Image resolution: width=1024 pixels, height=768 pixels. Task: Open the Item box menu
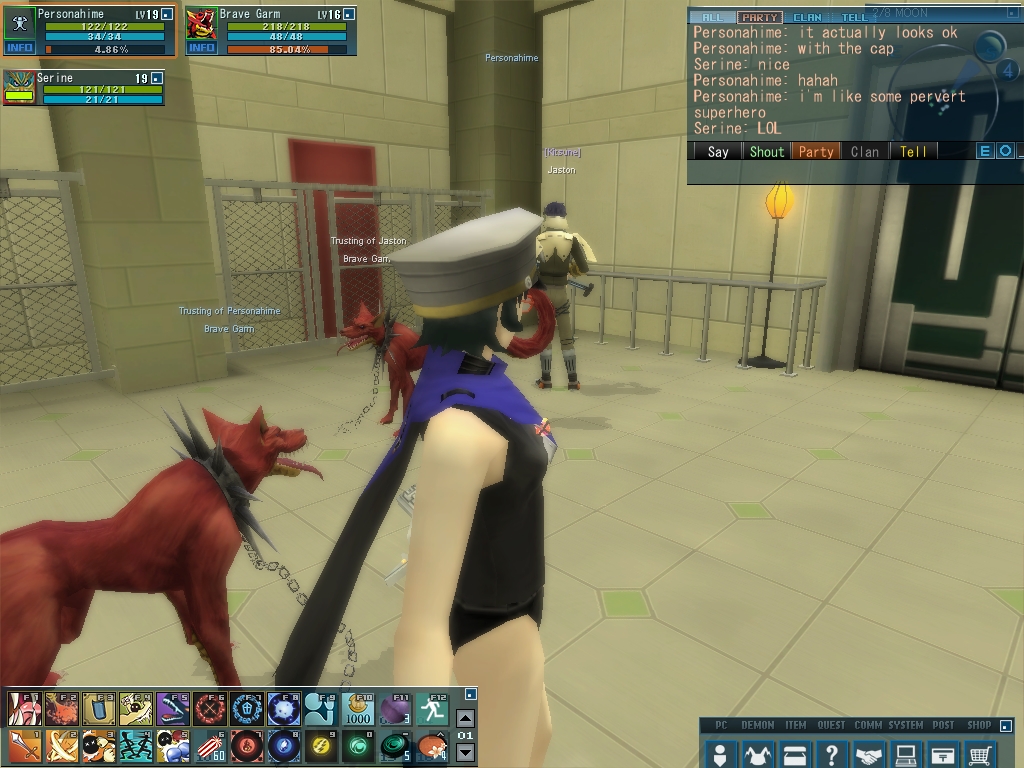[794, 754]
